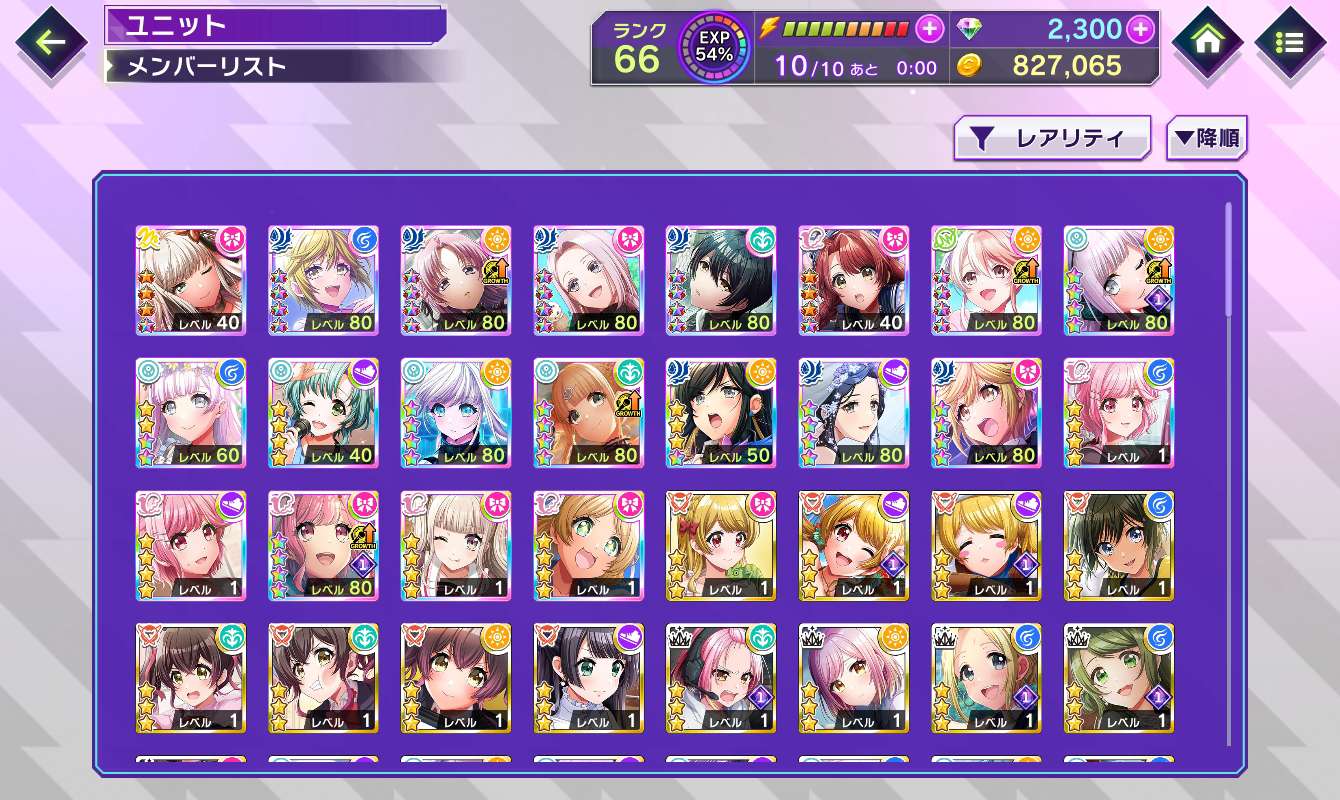The height and width of the screenshot is (800, 1340).
Task: Select the dark-haired girl with blue flower hat
Action: pyautogui.click(x=853, y=413)
